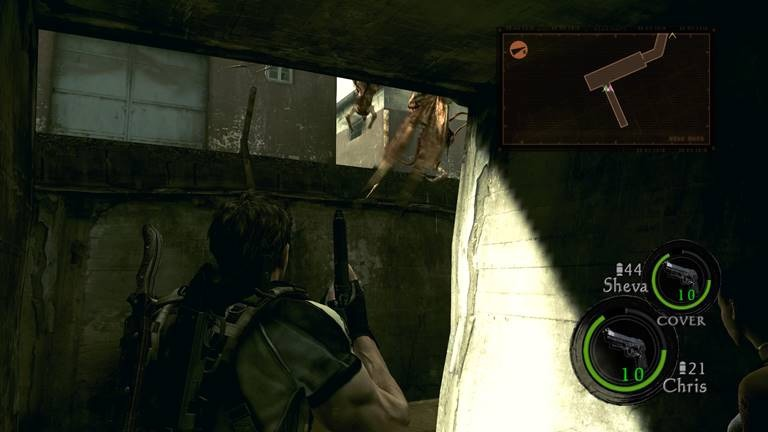The width and height of the screenshot is (768, 432).
Task: Click the orange weapon icon on minimap
Action: pyautogui.click(x=518, y=48)
